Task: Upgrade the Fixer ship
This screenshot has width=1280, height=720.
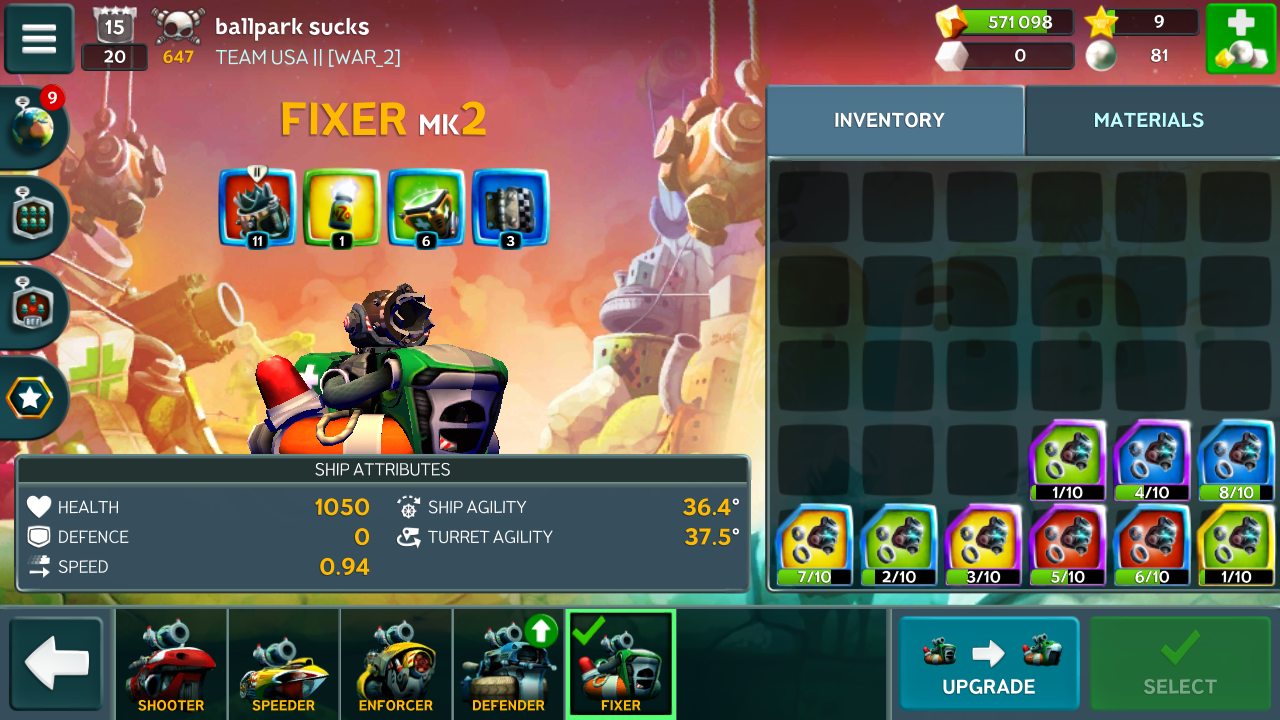Action: (x=988, y=664)
